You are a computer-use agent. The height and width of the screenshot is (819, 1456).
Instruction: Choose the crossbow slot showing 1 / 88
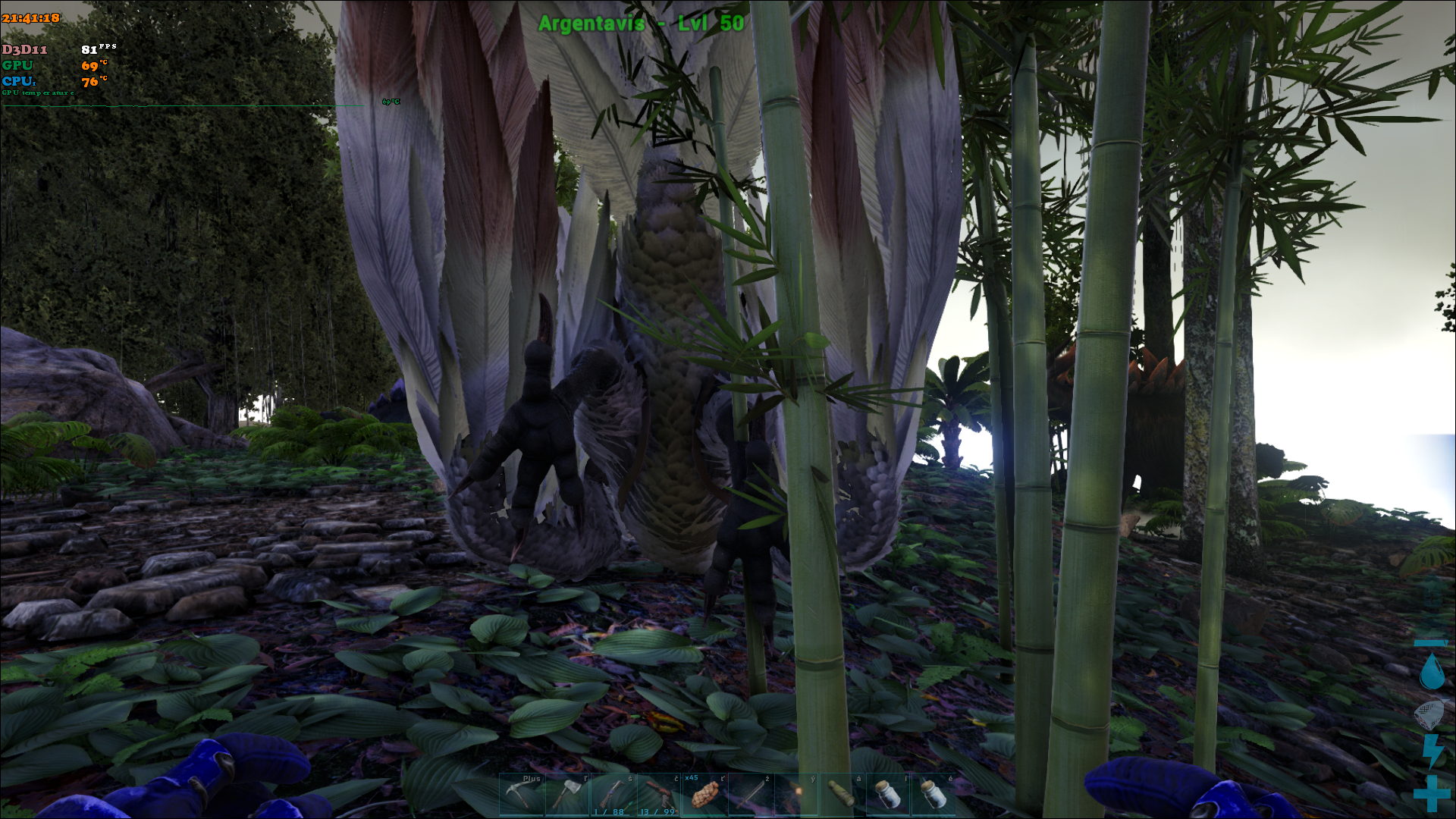pos(613,795)
